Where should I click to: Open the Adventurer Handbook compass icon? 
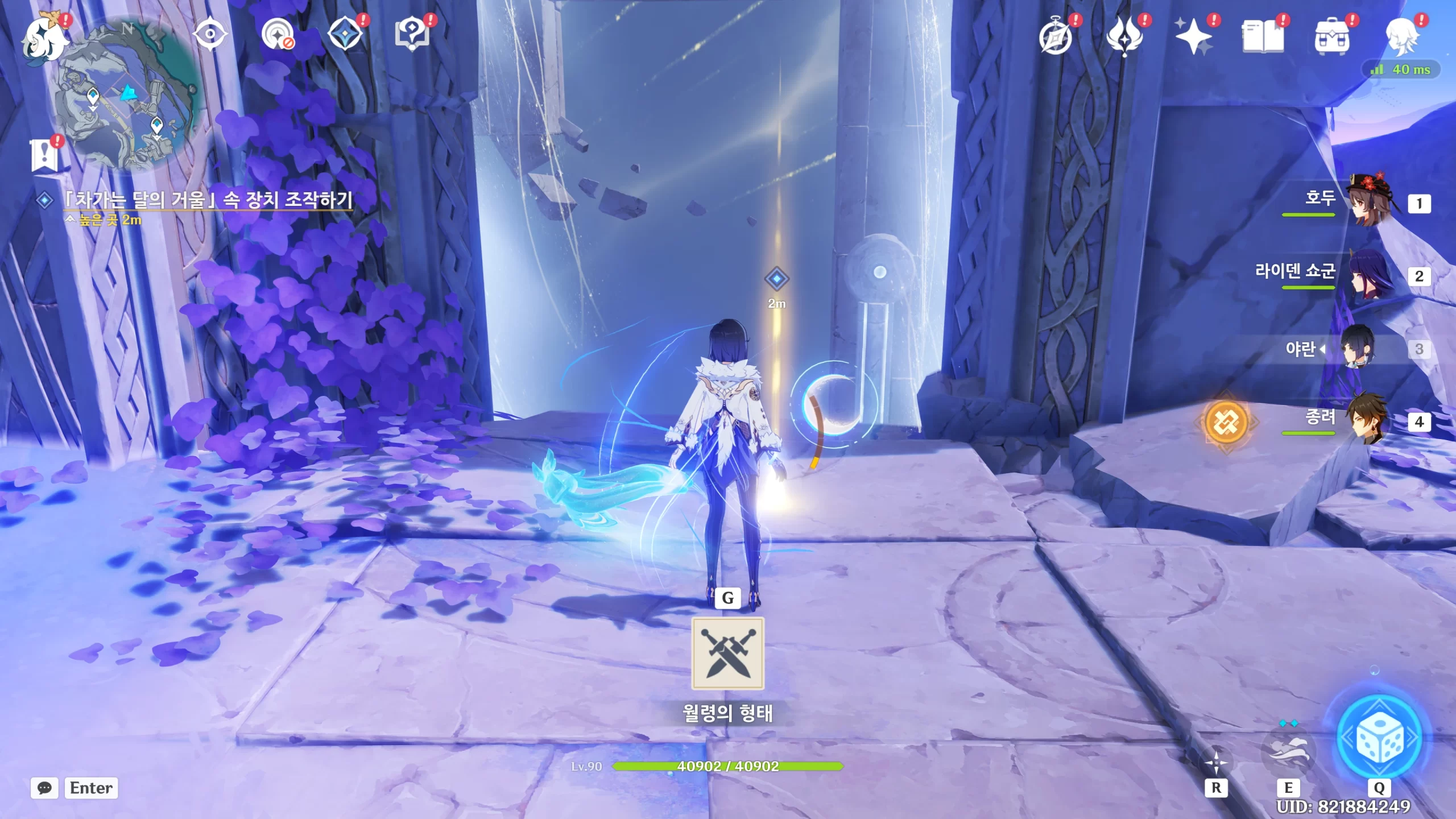(x=1055, y=36)
